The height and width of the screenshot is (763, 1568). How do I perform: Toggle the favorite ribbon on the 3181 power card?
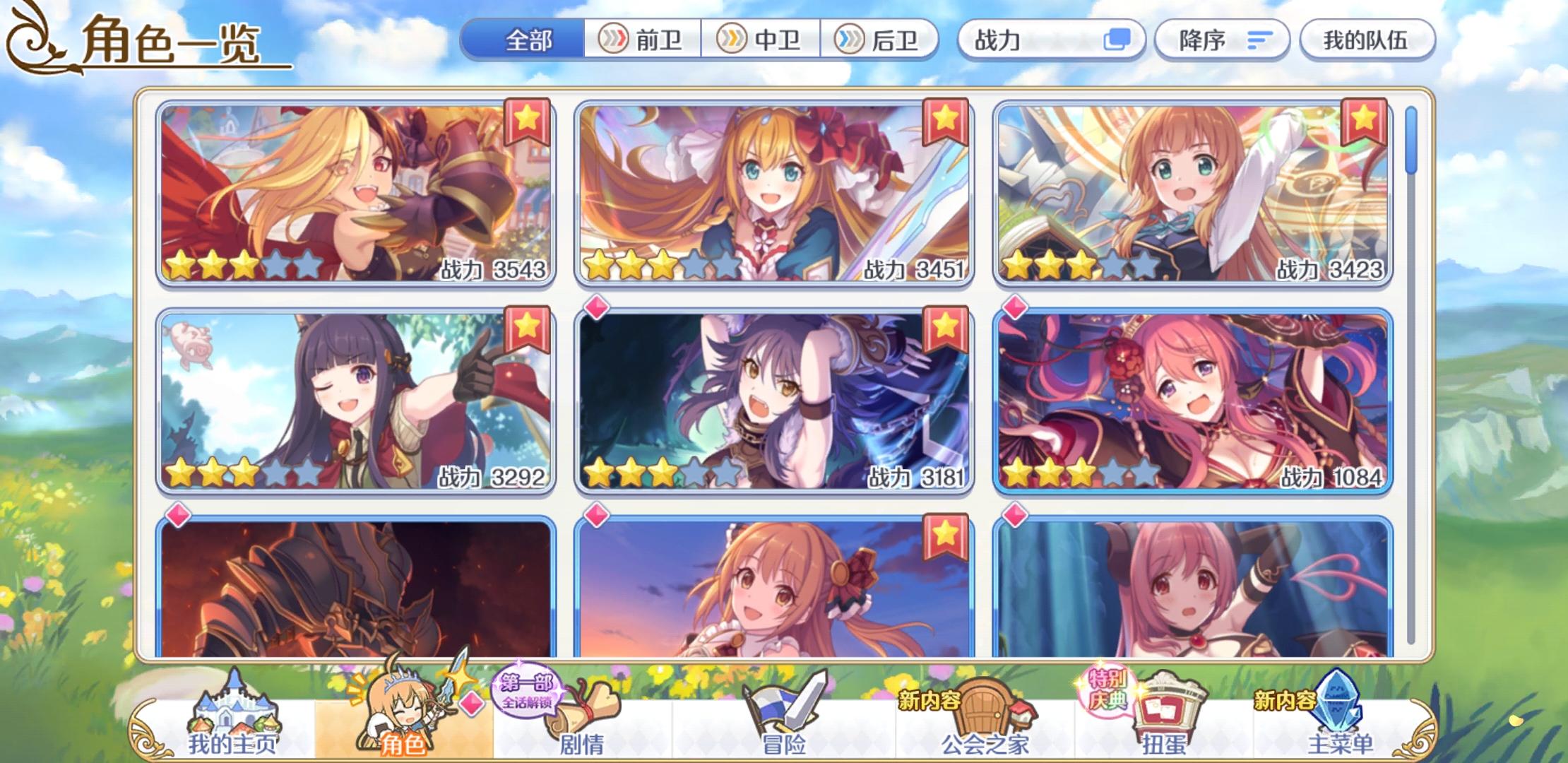coord(945,326)
